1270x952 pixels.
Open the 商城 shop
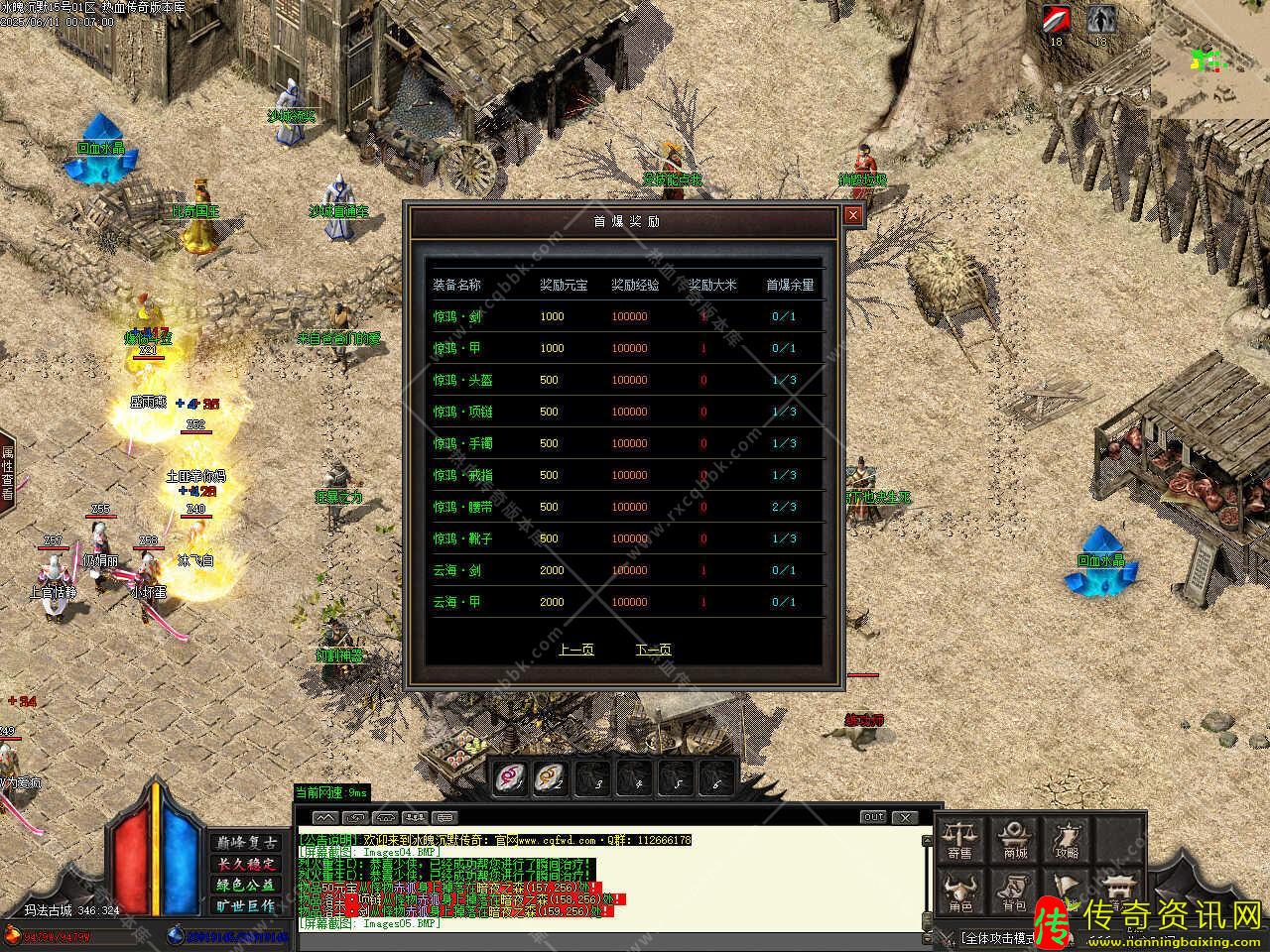(x=1014, y=839)
